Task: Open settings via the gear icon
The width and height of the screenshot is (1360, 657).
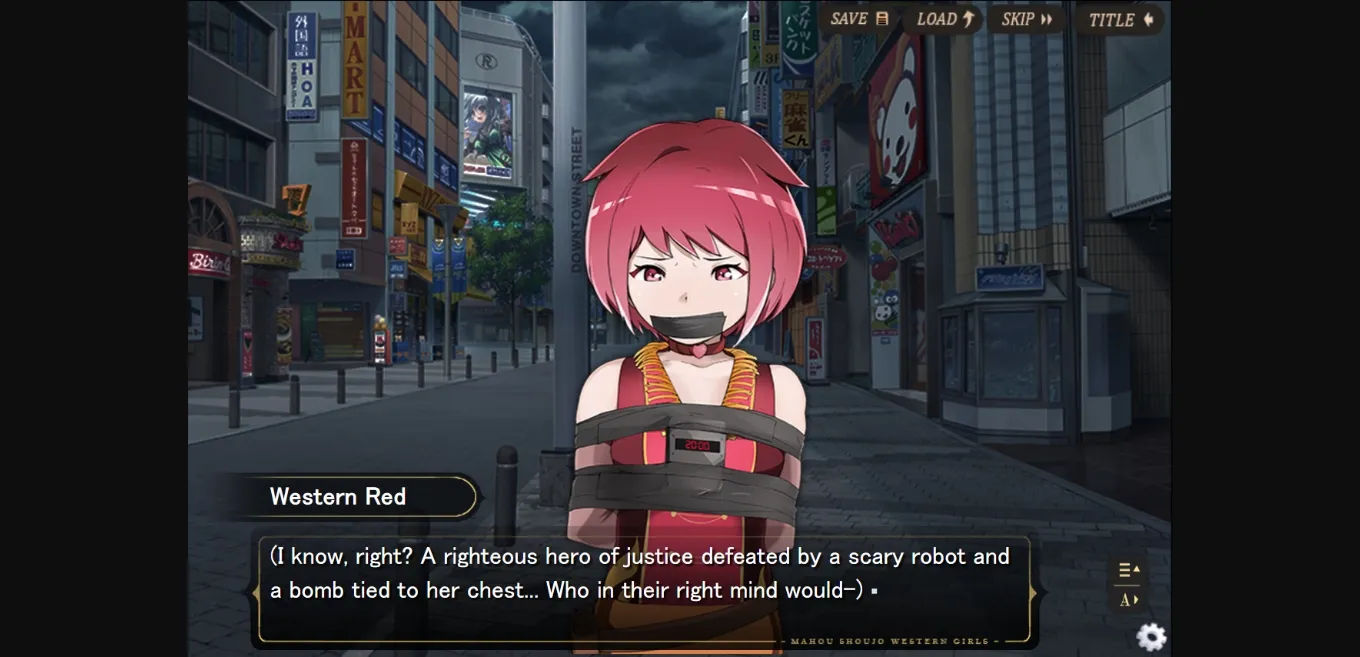Action: click(x=1151, y=636)
